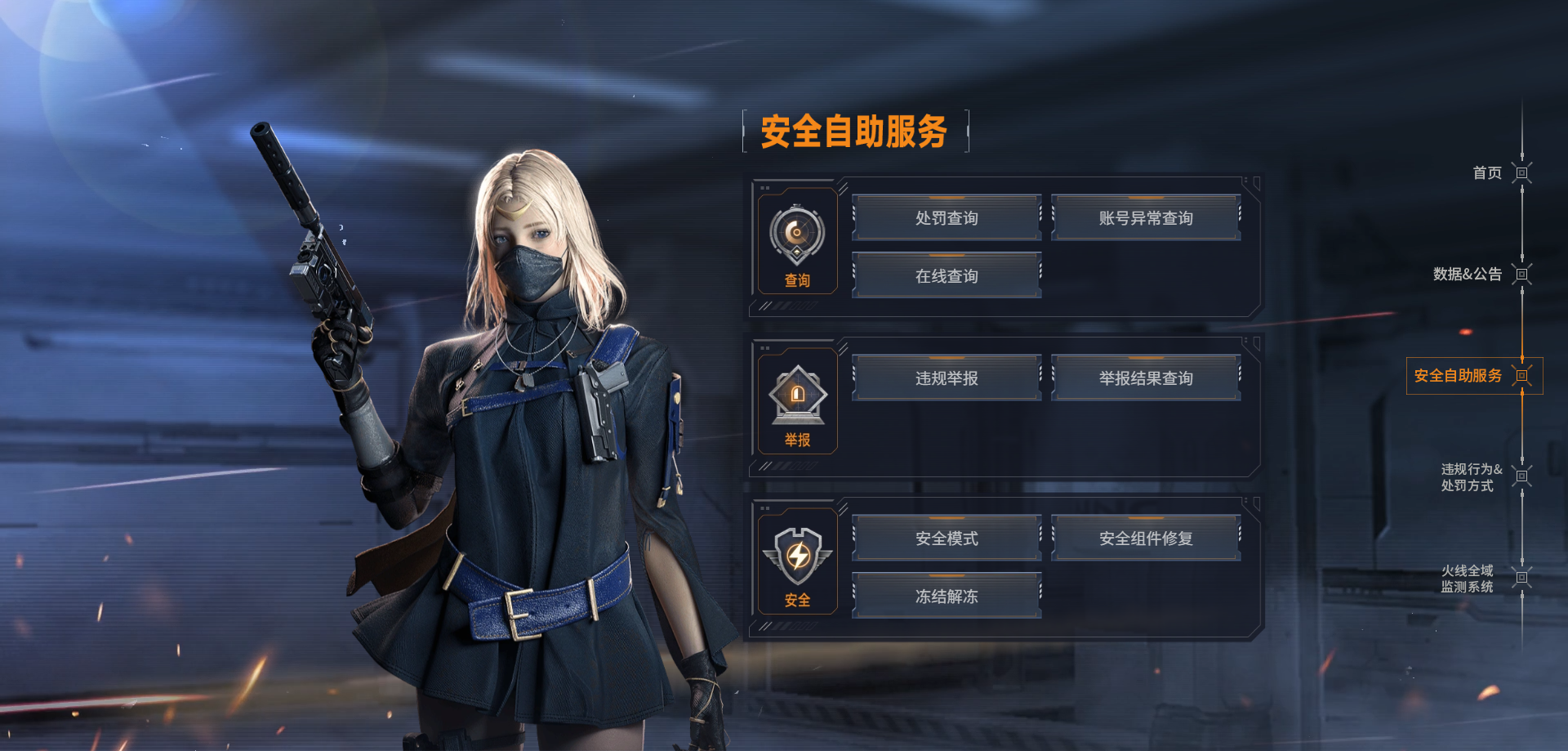Viewport: 1568px width, 751px height.
Task: Launch 安全组件修复 repair
Action: coord(1146,539)
